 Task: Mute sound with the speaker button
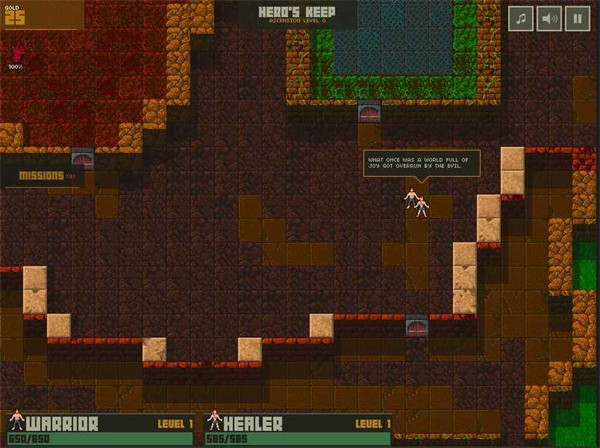pyautogui.click(x=549, y=18)
